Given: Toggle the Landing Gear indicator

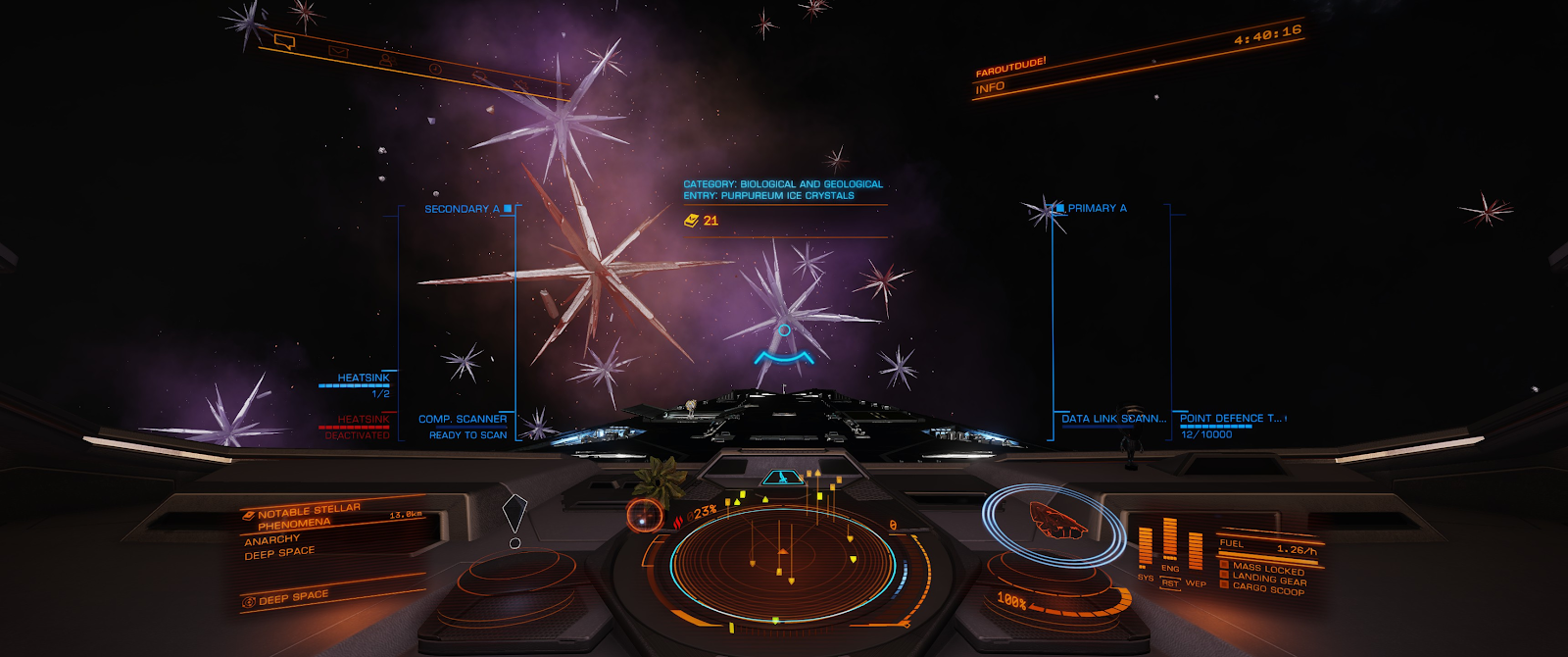Looking at the screenshot, I should (1269, 579).
